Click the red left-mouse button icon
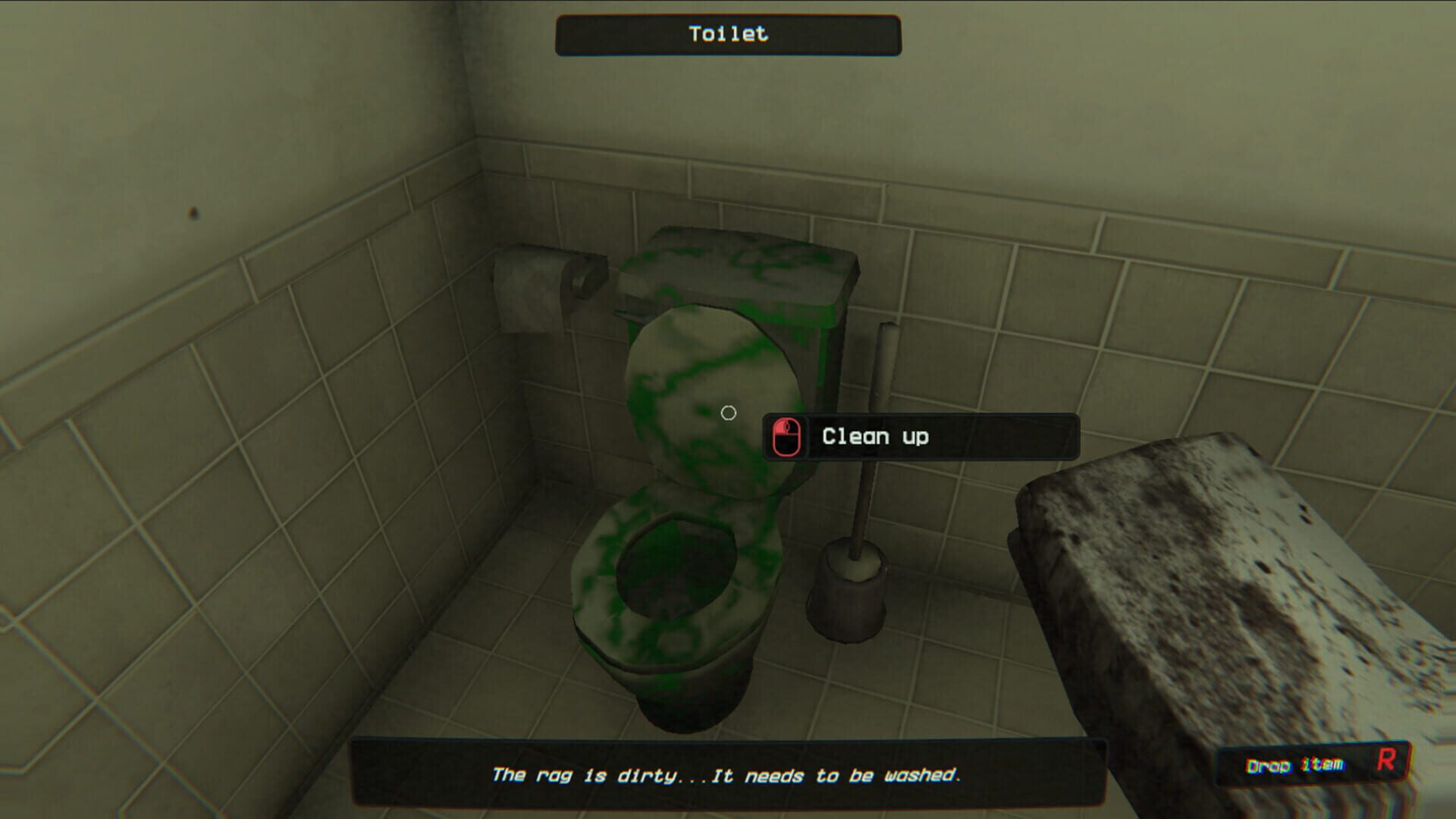Image resolution: width=1456 pixels, height=819 pixels. [x=787, y=436]
